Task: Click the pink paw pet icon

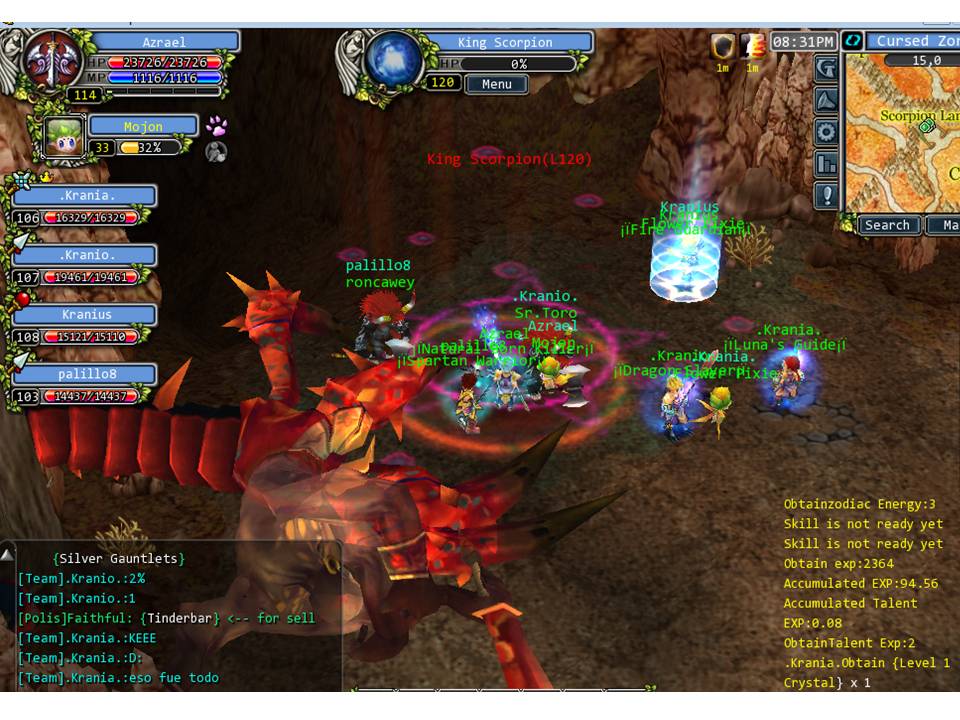Action: [x=216, y=126]
